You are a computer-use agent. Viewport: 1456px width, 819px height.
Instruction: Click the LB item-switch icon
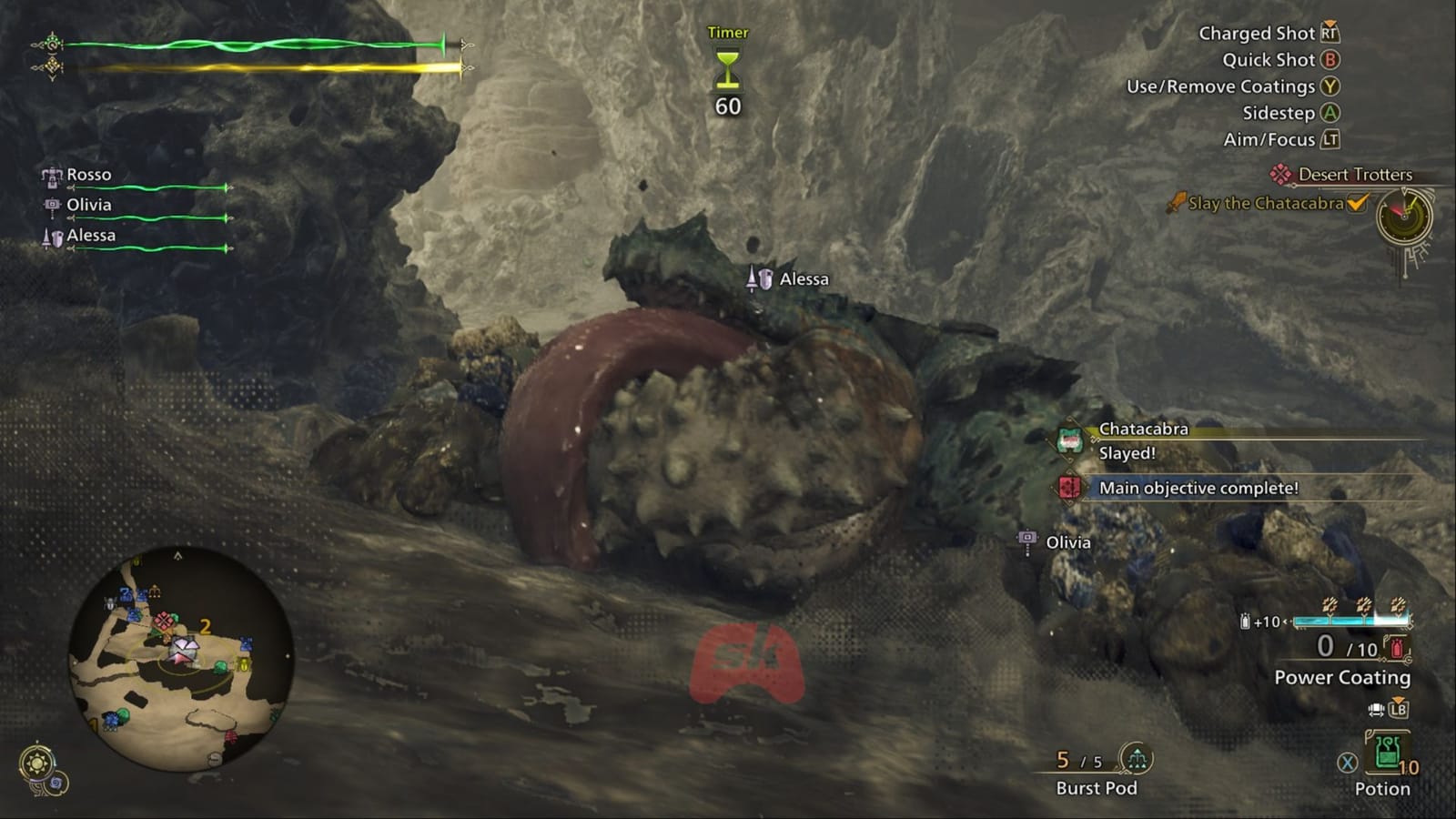pos(1398,707)
